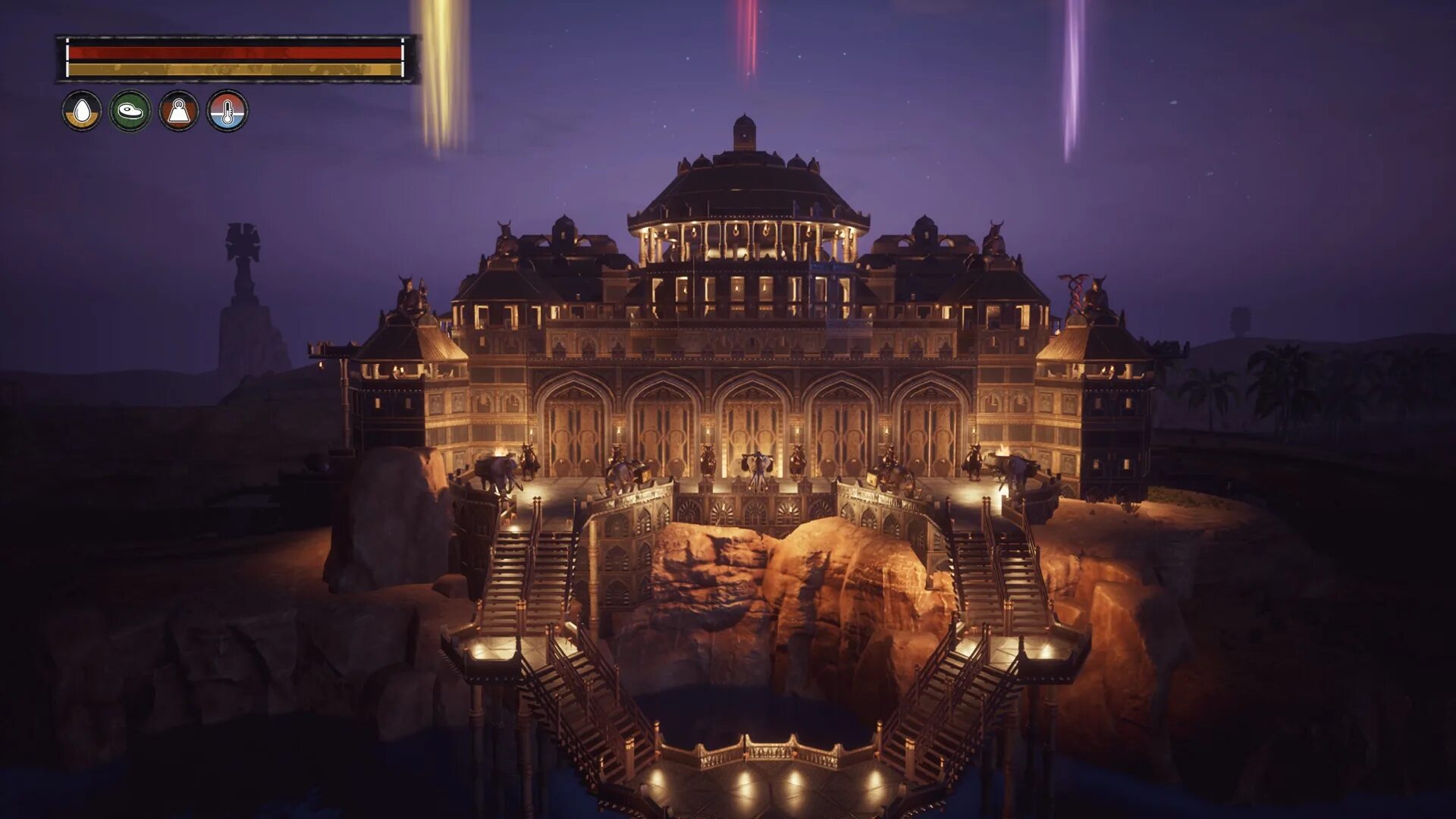Select the thermometer temperature icon
This screenshot has width=1456, height=819.
[x=227, y=111]
